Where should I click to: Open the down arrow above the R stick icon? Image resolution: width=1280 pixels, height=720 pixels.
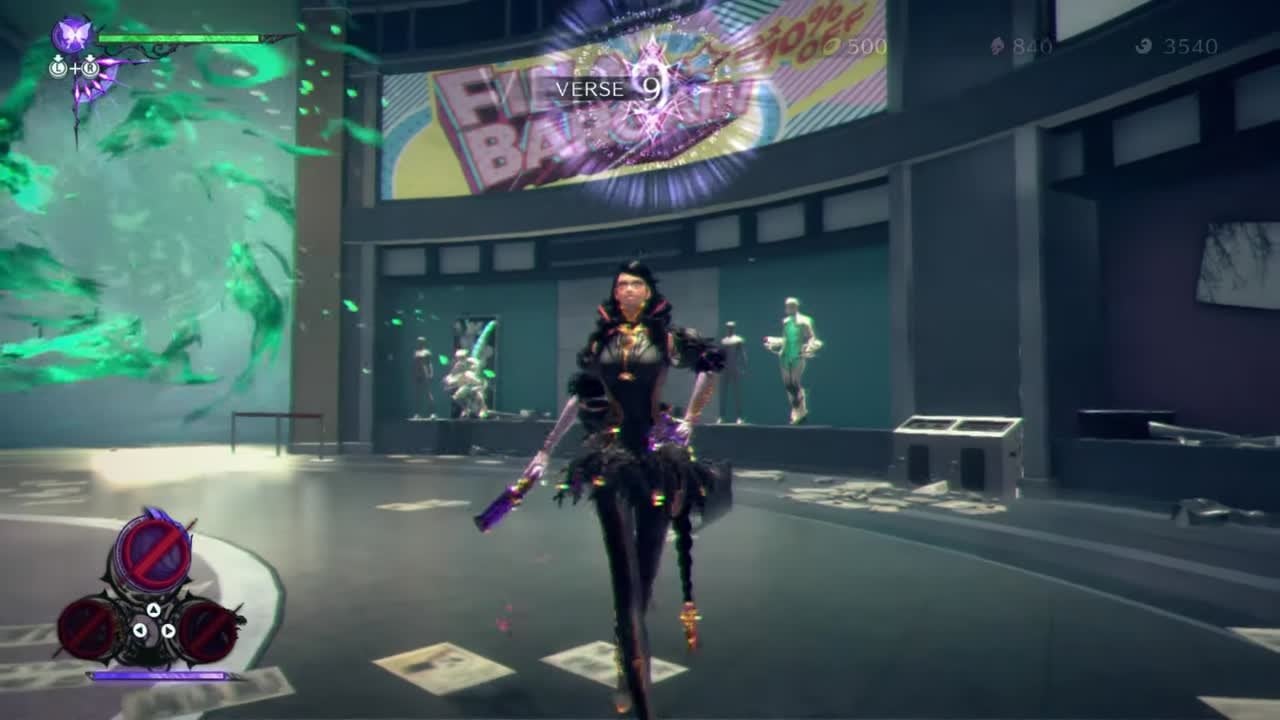click(90, 57)
